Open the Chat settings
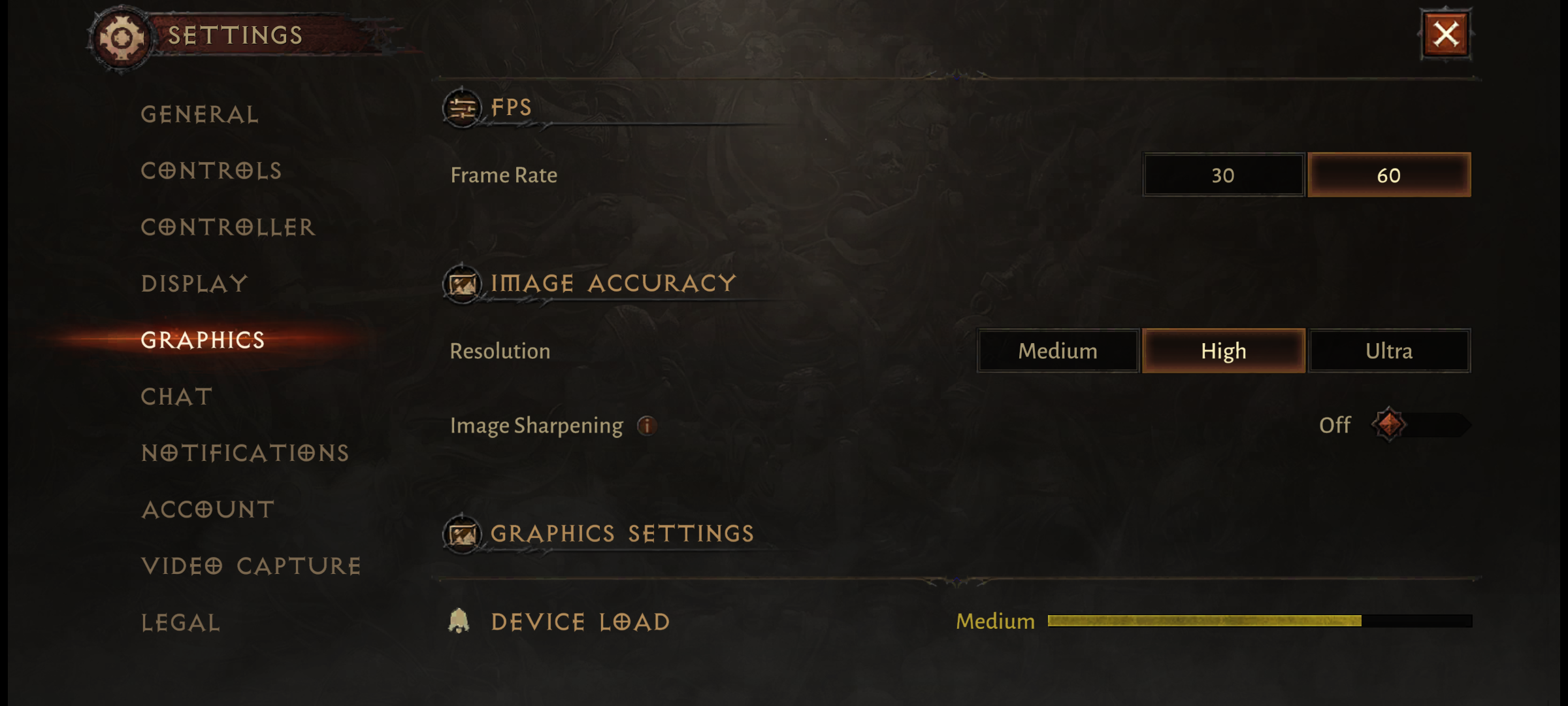This screenshot has width=1568, height=706. 177,397
